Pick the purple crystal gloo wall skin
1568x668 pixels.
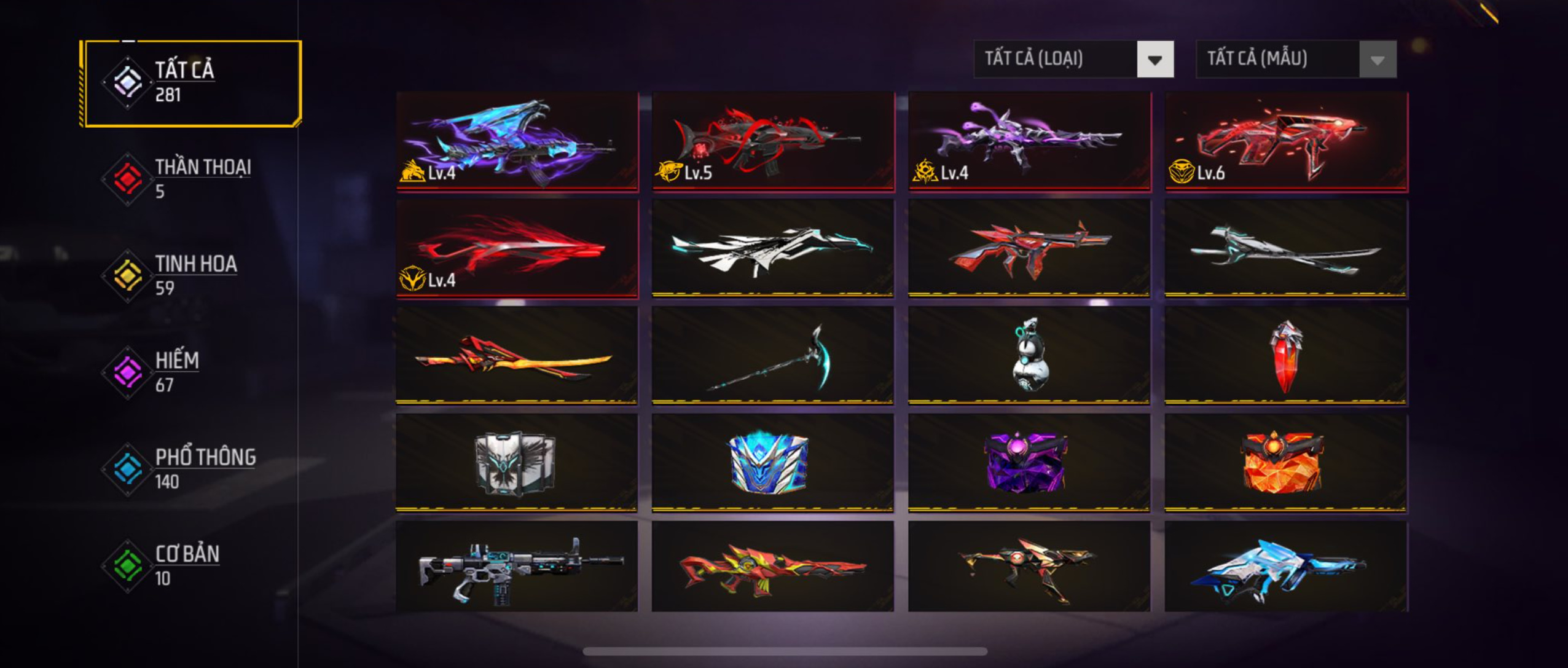click(x=1029, y=462)
